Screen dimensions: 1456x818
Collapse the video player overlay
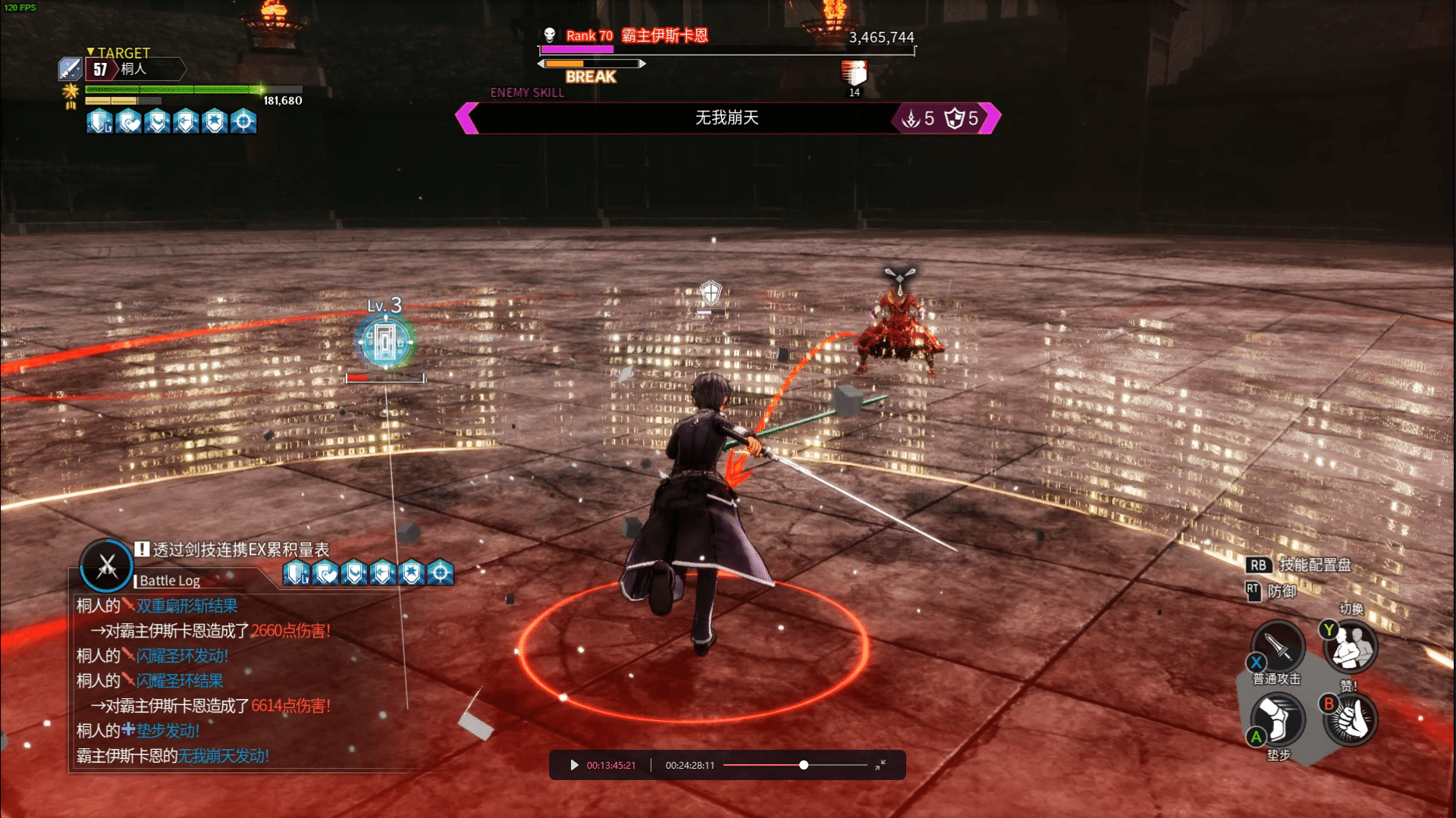click(880, 765)
